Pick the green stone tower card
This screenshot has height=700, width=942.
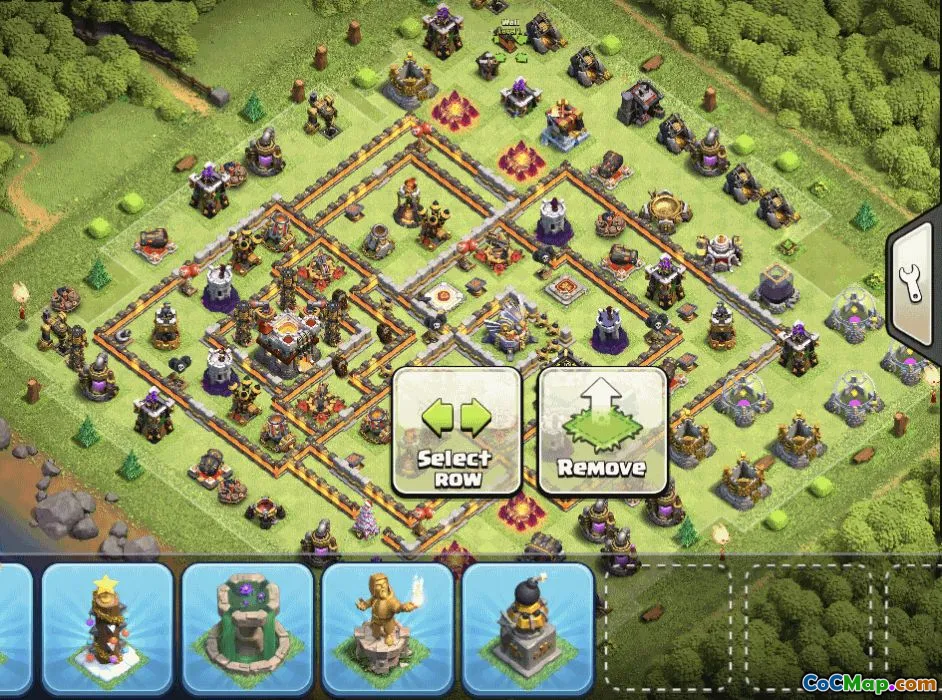[247, 626]
